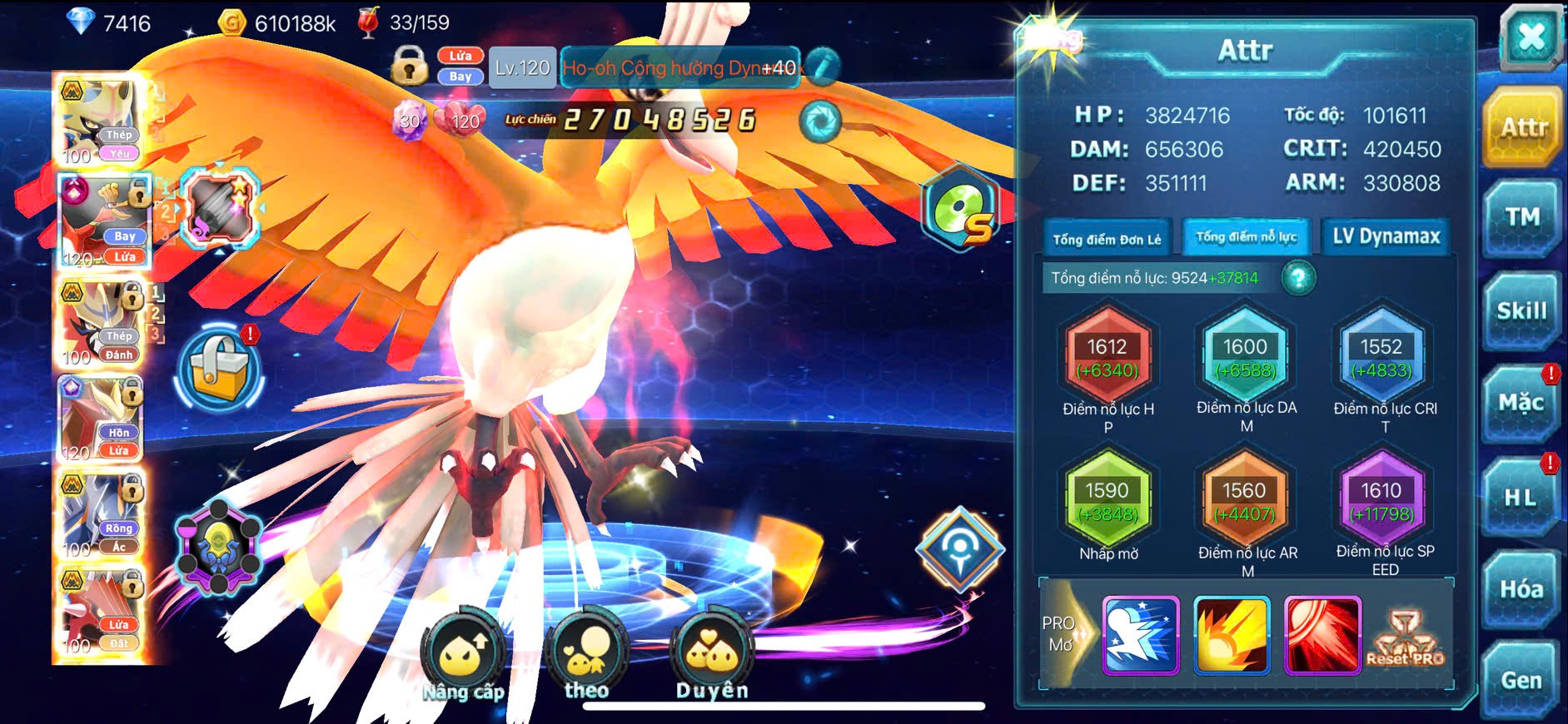Screen dimensions: 1568x724
Task: Open the green disc S icon
Action: [960, 208]
